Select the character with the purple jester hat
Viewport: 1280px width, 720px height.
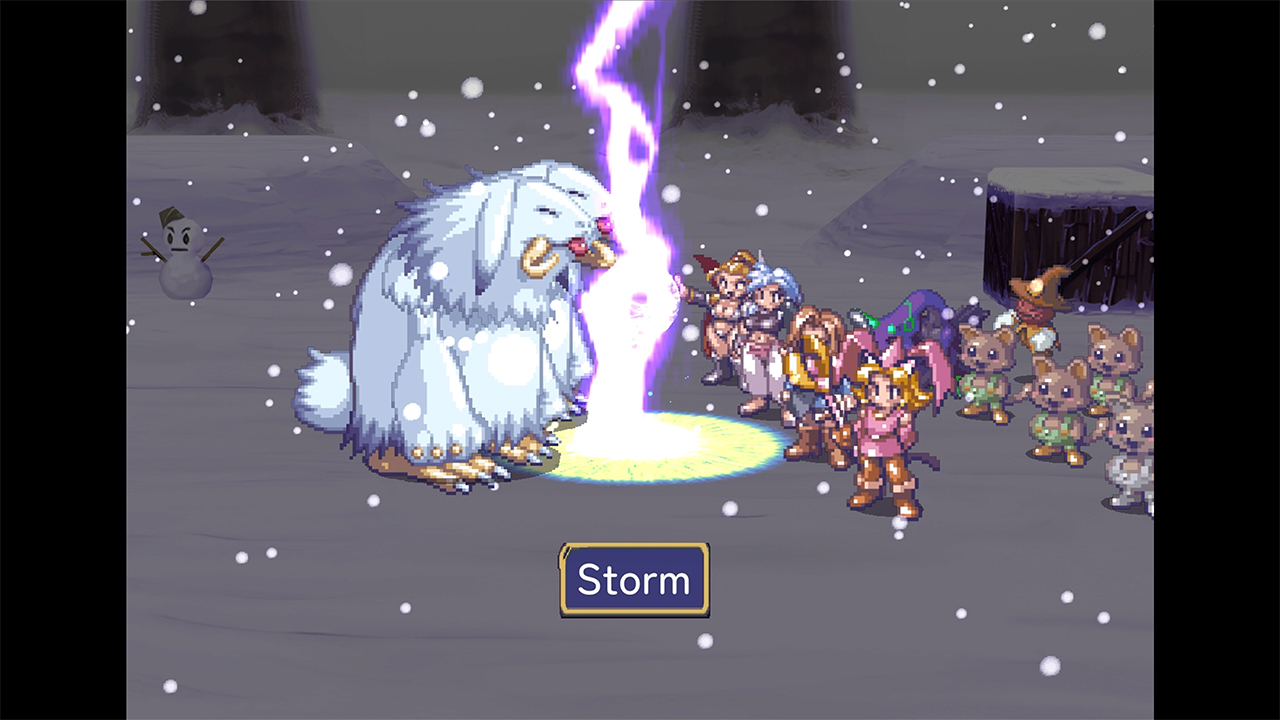coord(905,310)
